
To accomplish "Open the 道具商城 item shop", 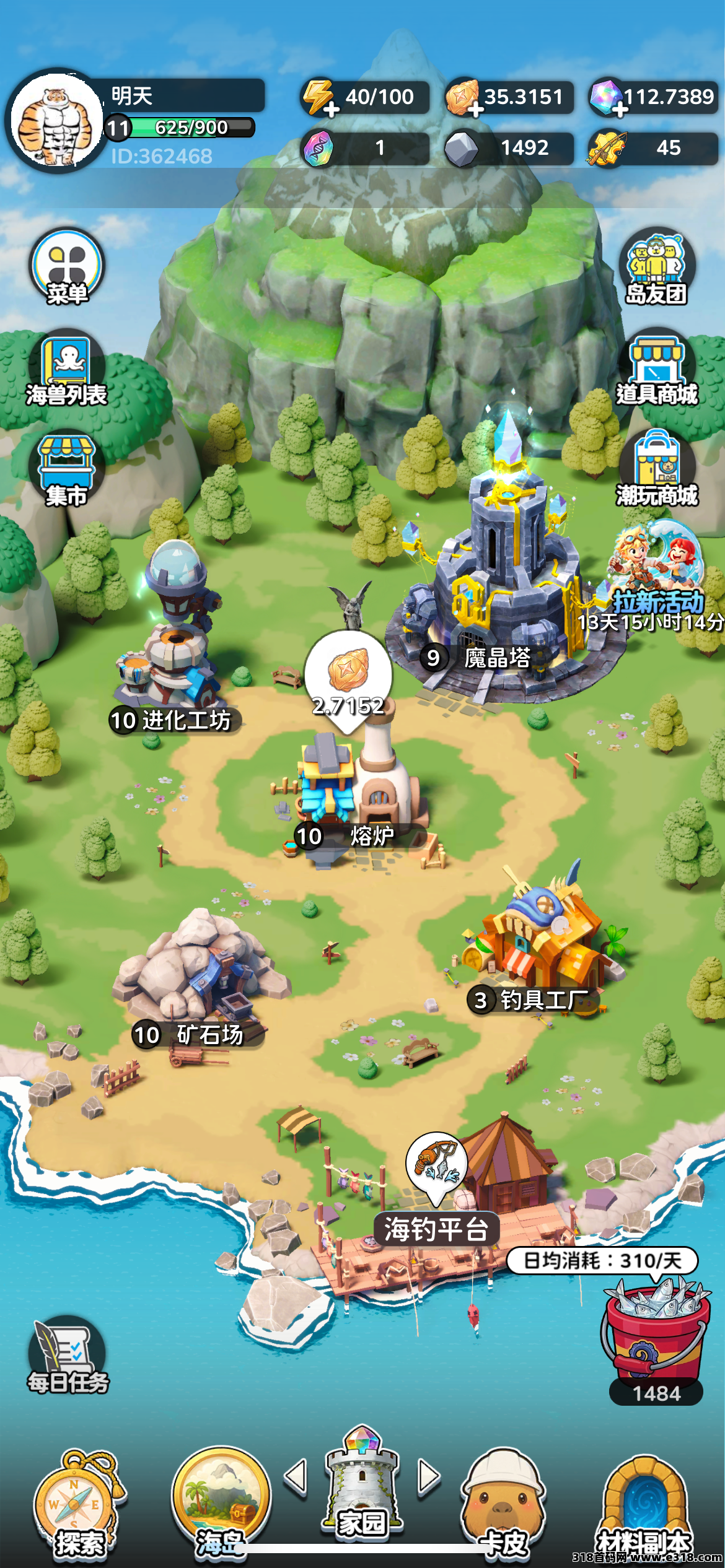I will point(656,368).
